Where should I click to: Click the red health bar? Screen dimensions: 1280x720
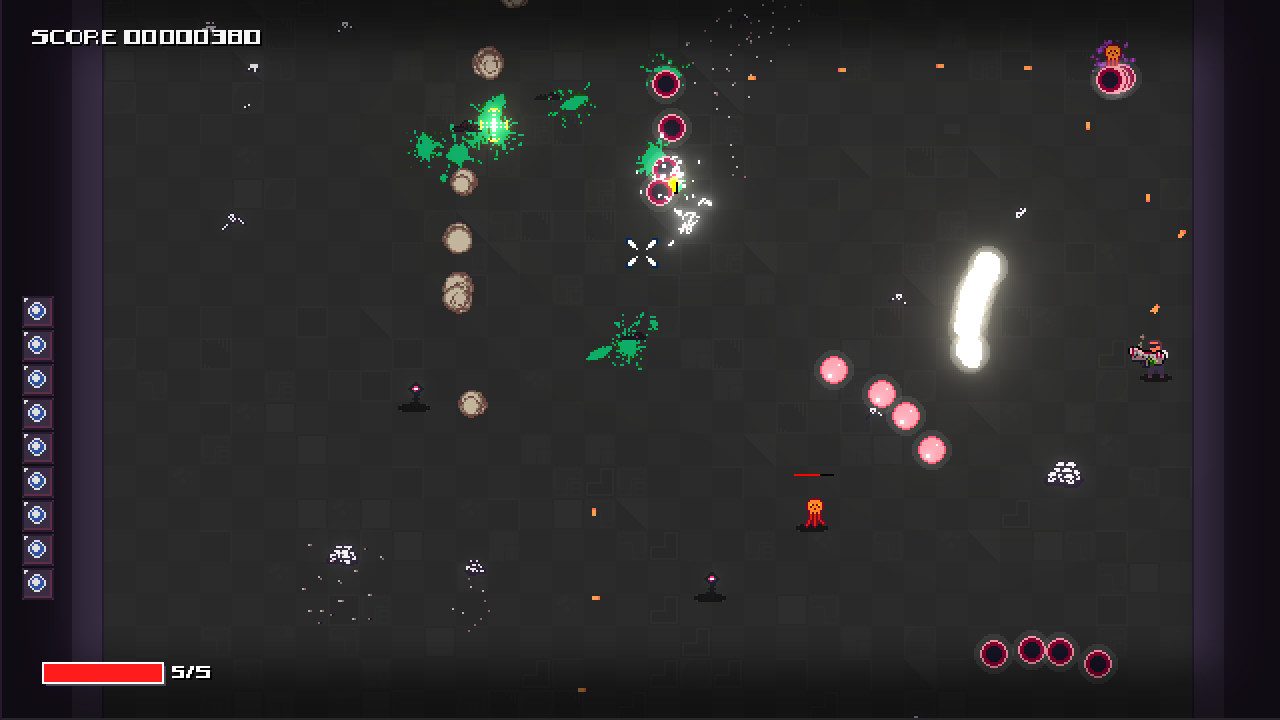(103, 672)
